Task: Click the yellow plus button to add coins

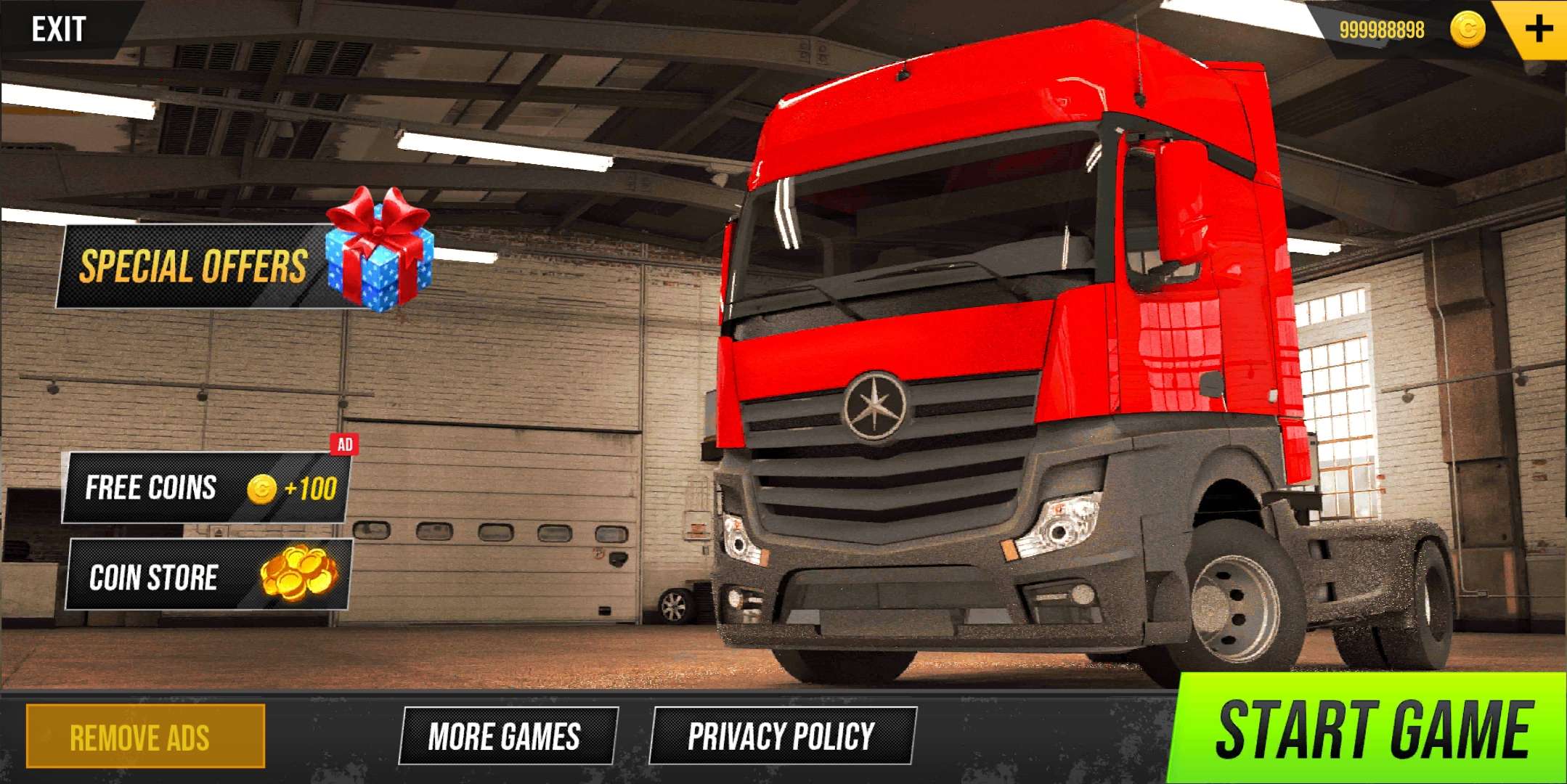Action: tap(1538, 29)
